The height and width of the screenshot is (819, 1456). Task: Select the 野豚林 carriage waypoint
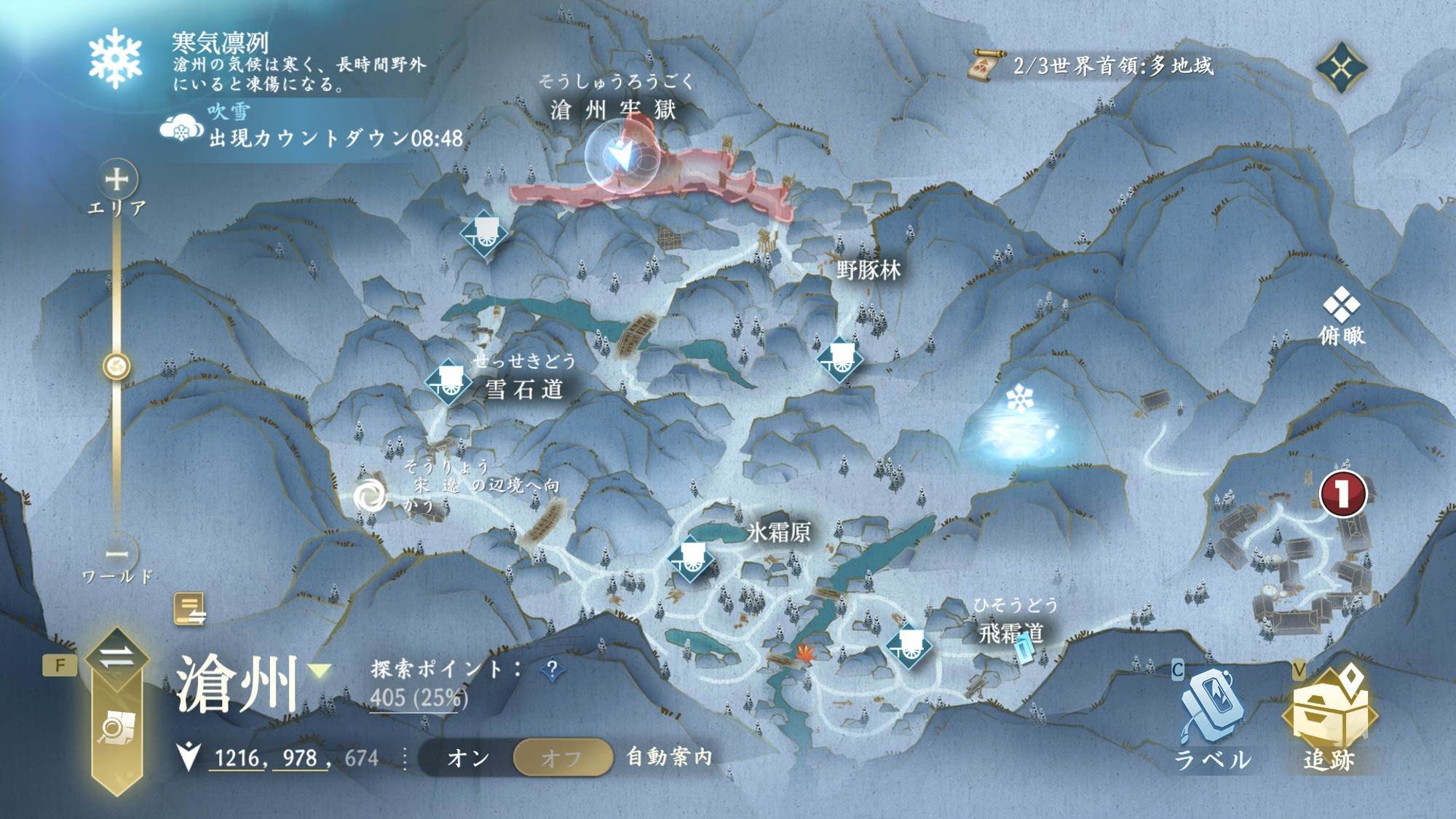tap(839, 359)
